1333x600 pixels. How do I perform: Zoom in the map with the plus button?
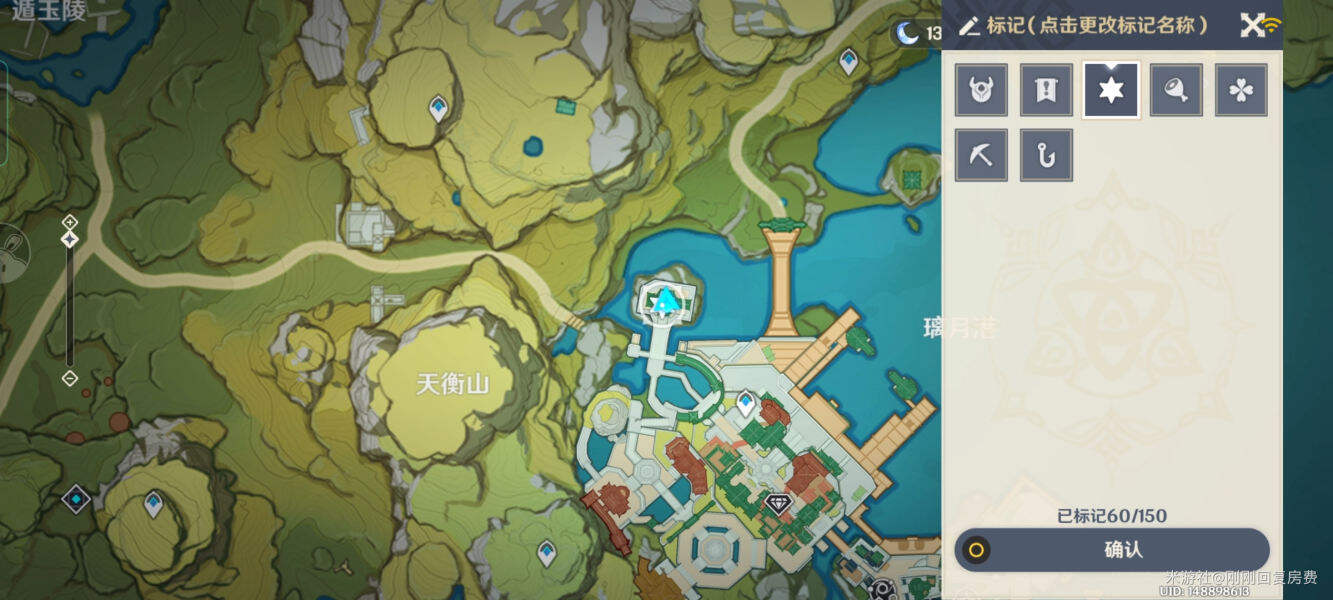[x=70, y=221]
